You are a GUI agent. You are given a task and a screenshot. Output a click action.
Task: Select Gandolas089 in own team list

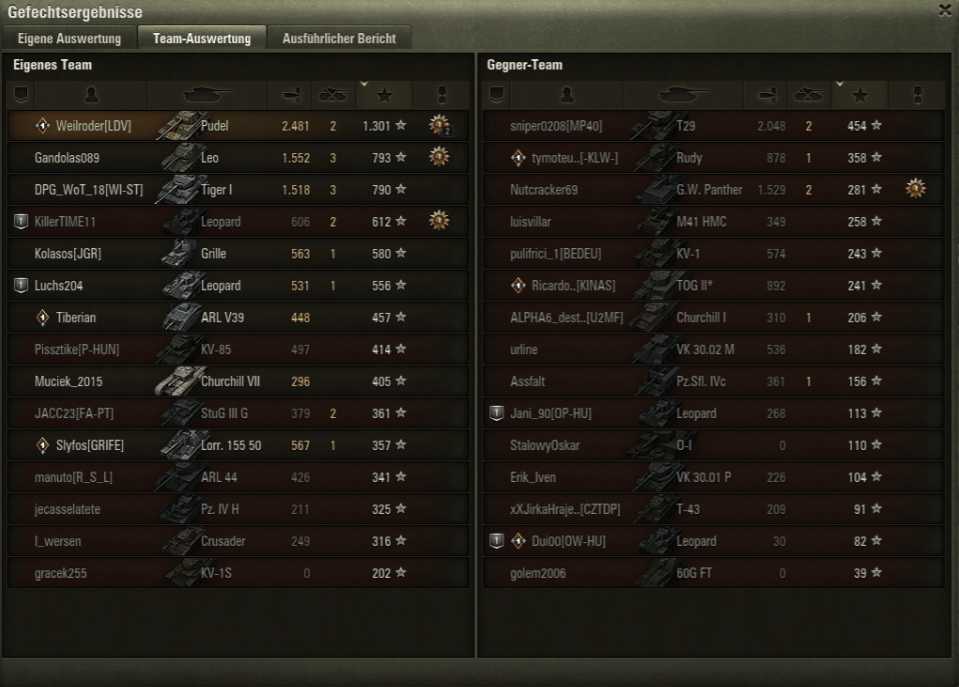[x=238, y=158]
